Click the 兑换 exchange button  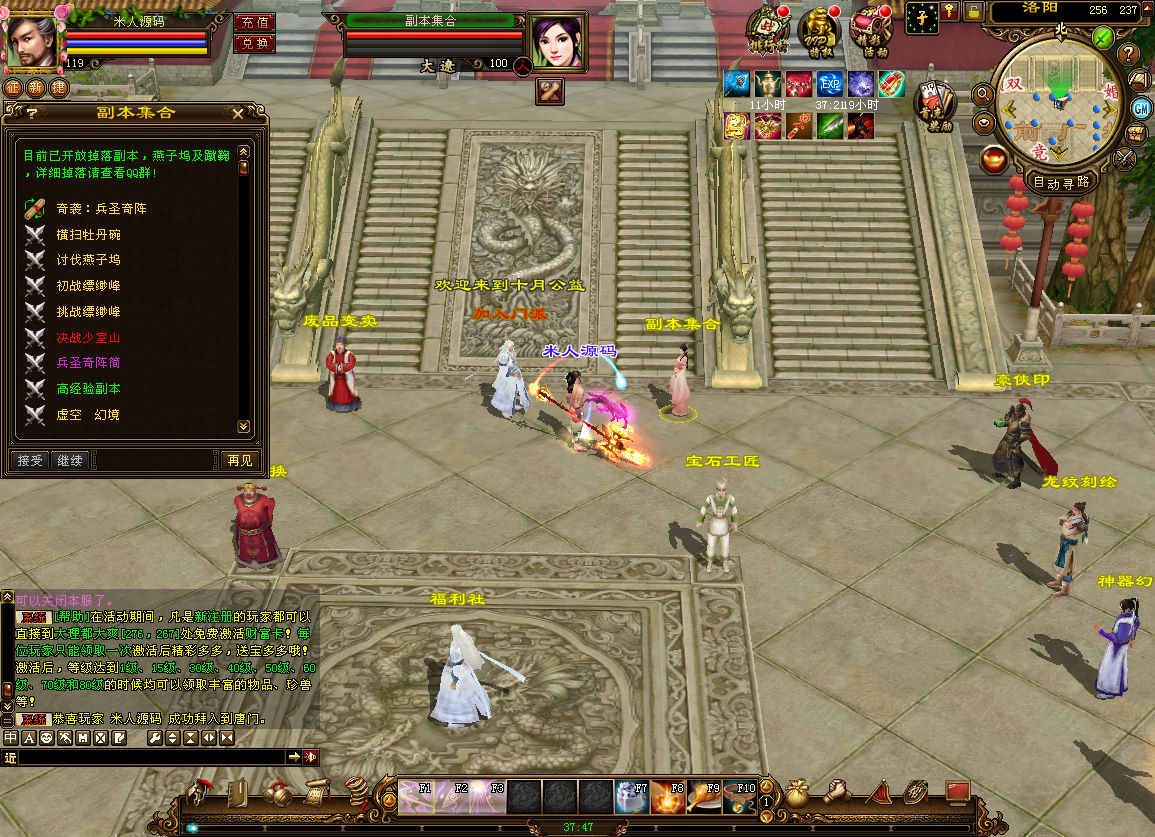pyautogui.click(x=254, y=43)
